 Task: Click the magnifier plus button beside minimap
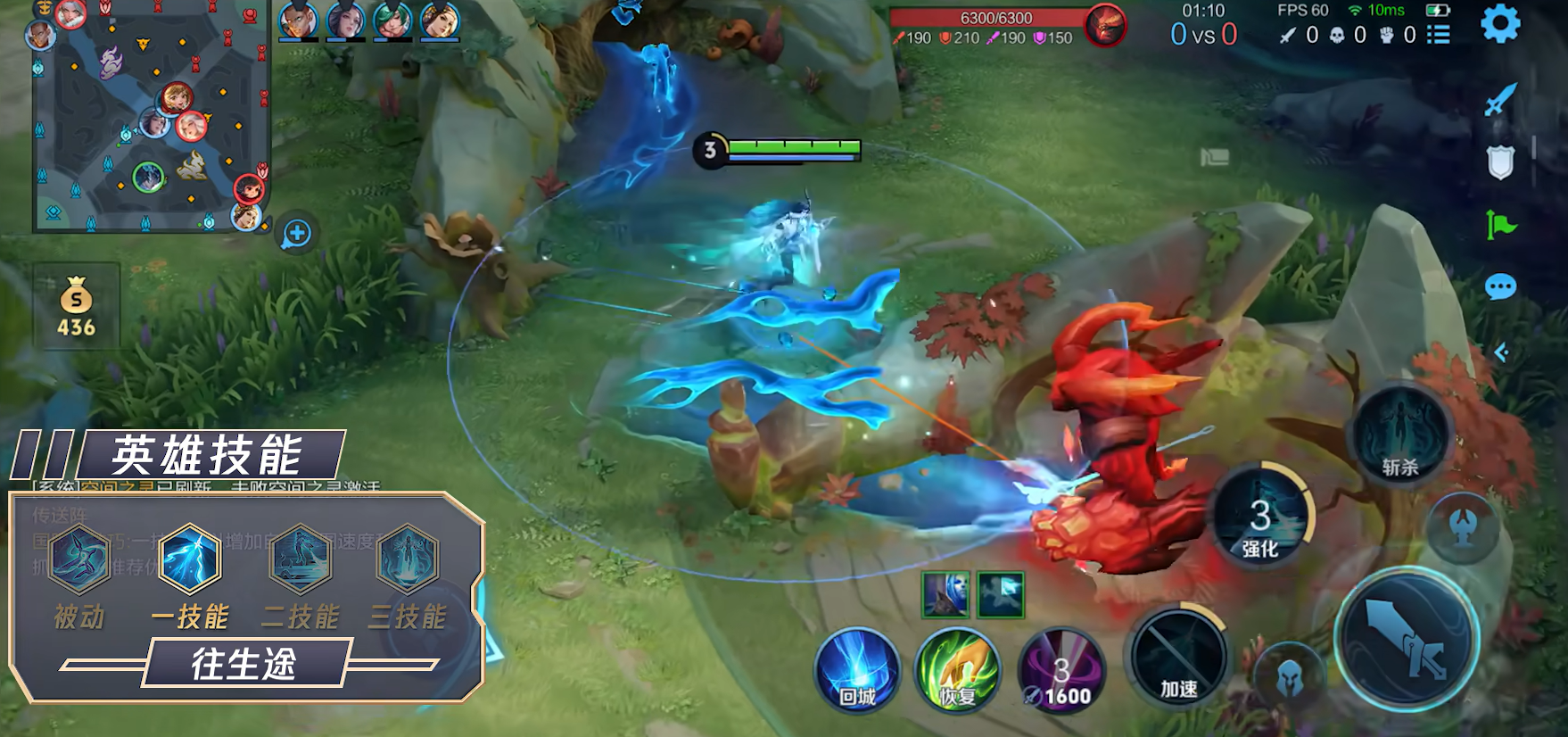297,234
